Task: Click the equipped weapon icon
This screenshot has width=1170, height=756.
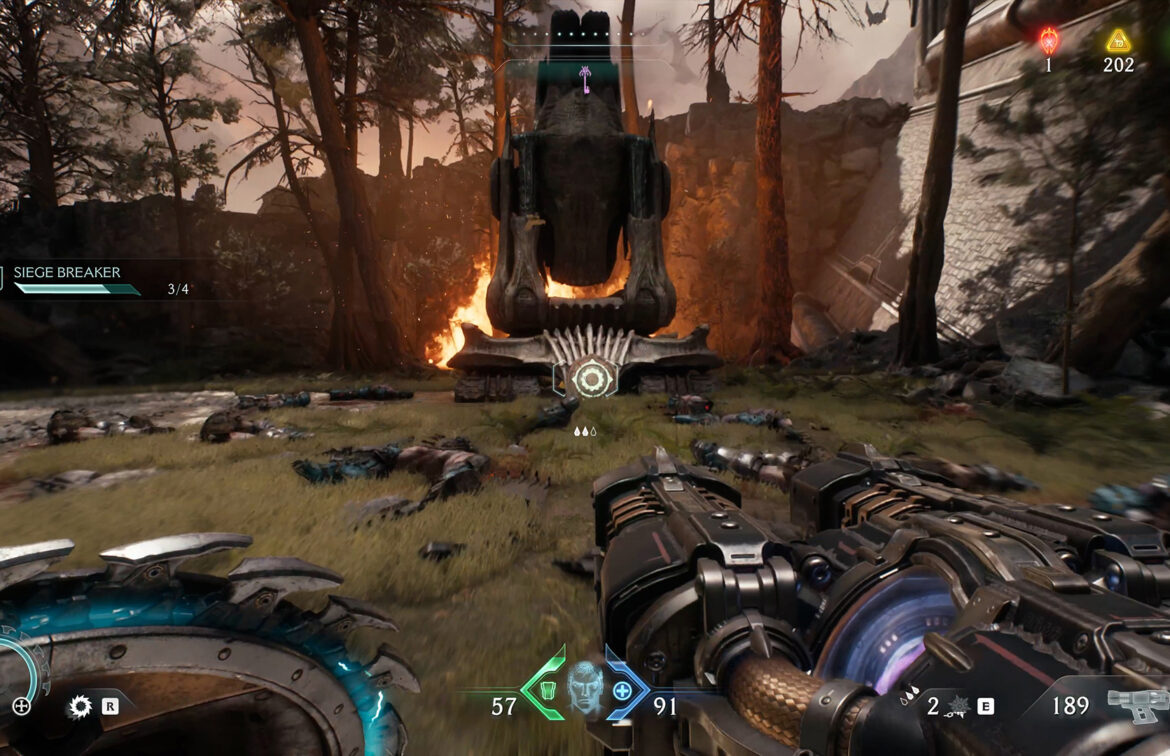Action: 1138,703
